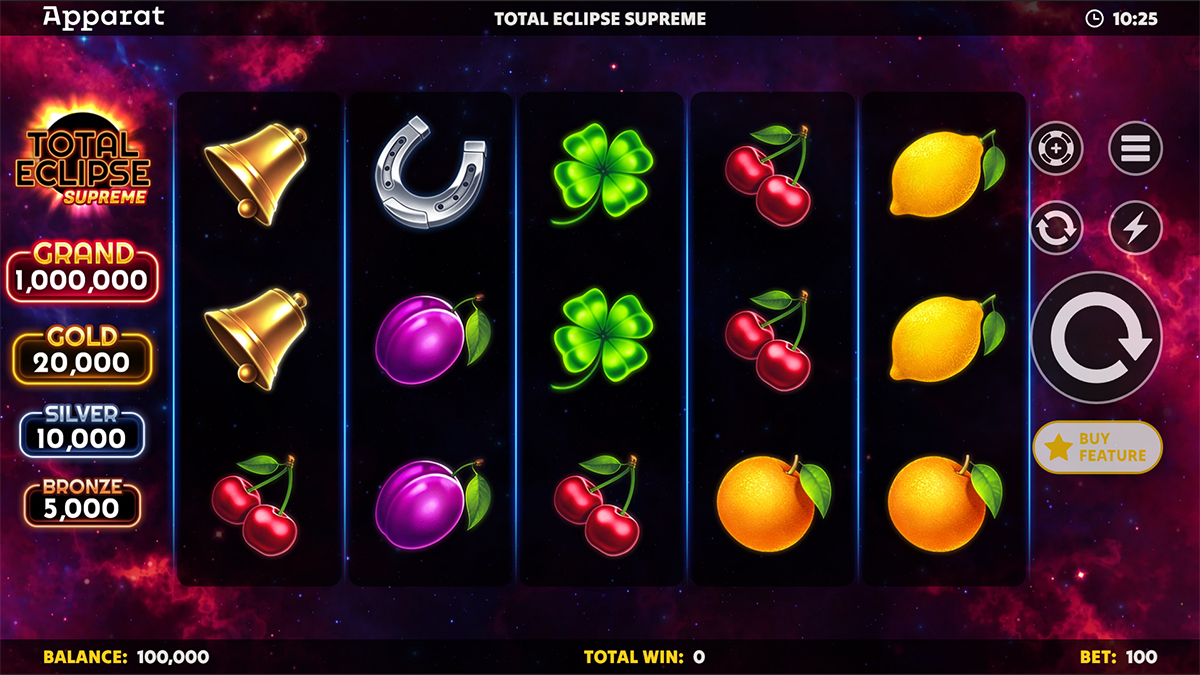The width and height of the screenshot is (1200, 675).
Task: Open the hamburger menu
Action: click(1135, 149)
